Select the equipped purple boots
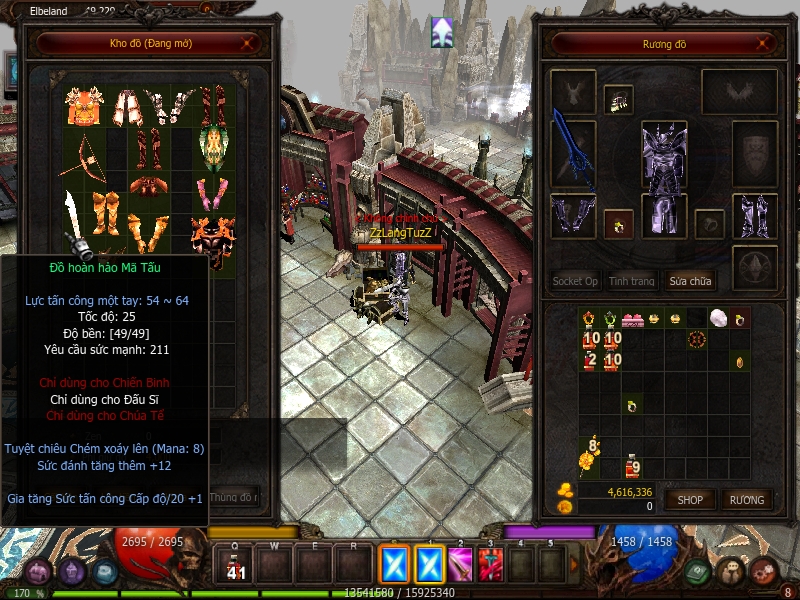Screen dimensions: 800x600 755,217
